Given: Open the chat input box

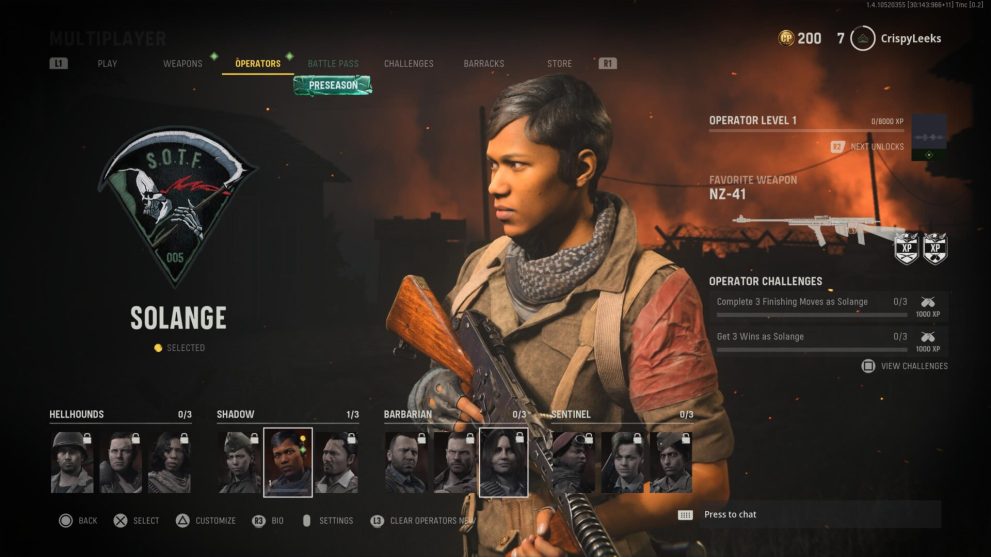Looking at the screenshot, I should [x=808, y=514].
